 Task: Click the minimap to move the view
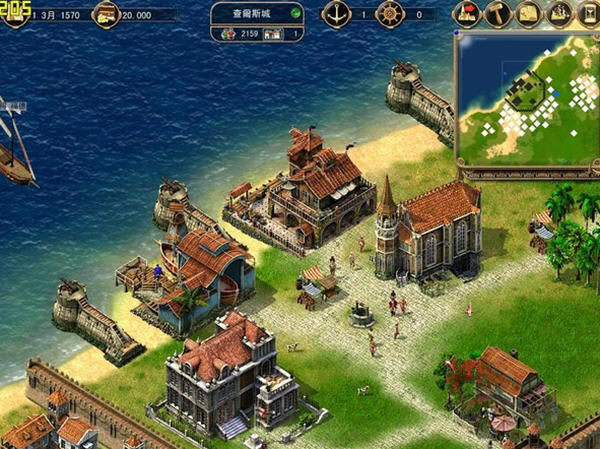point(527,98)
